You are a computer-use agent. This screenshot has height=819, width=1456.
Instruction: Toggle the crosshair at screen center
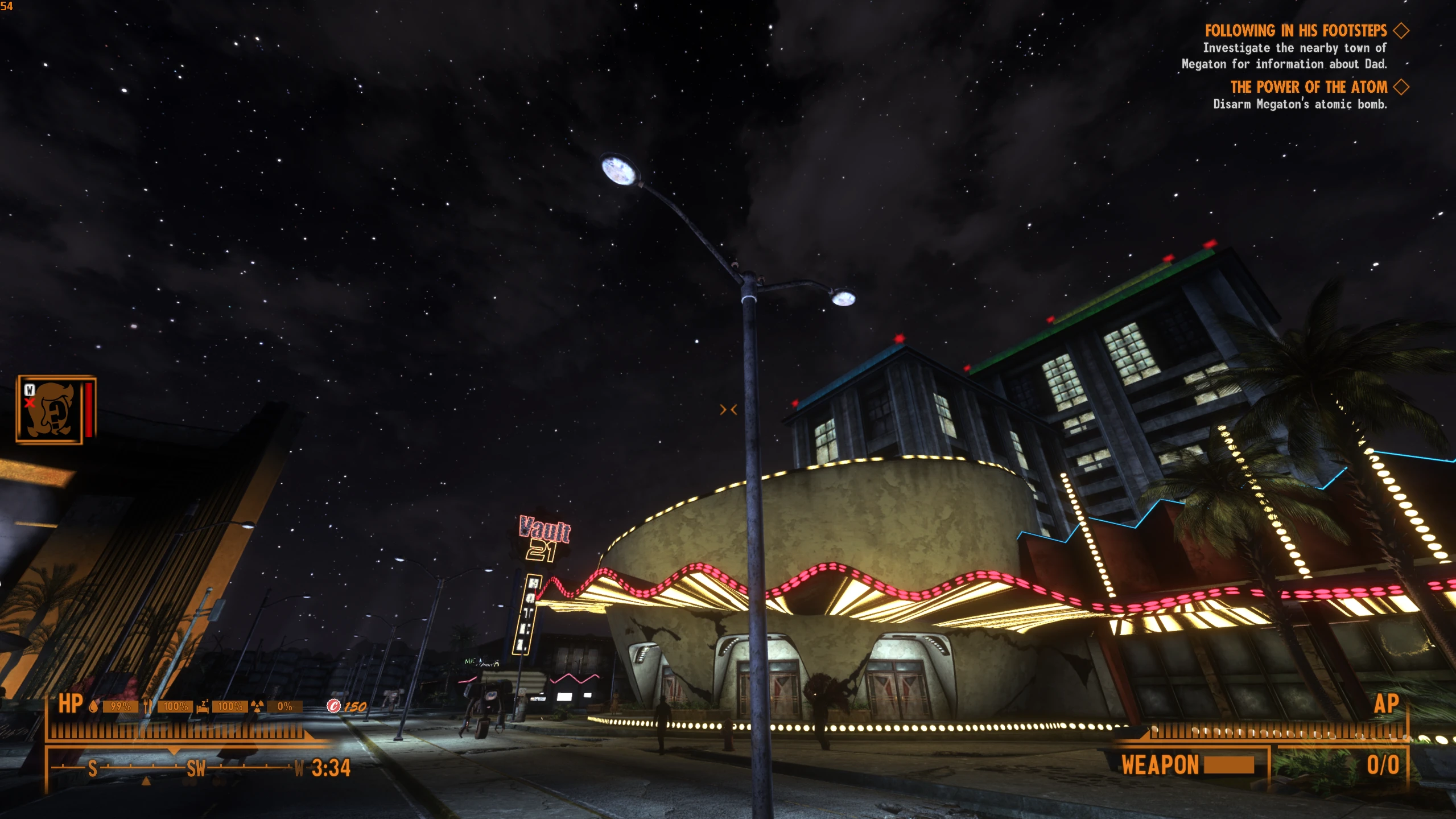728,409
